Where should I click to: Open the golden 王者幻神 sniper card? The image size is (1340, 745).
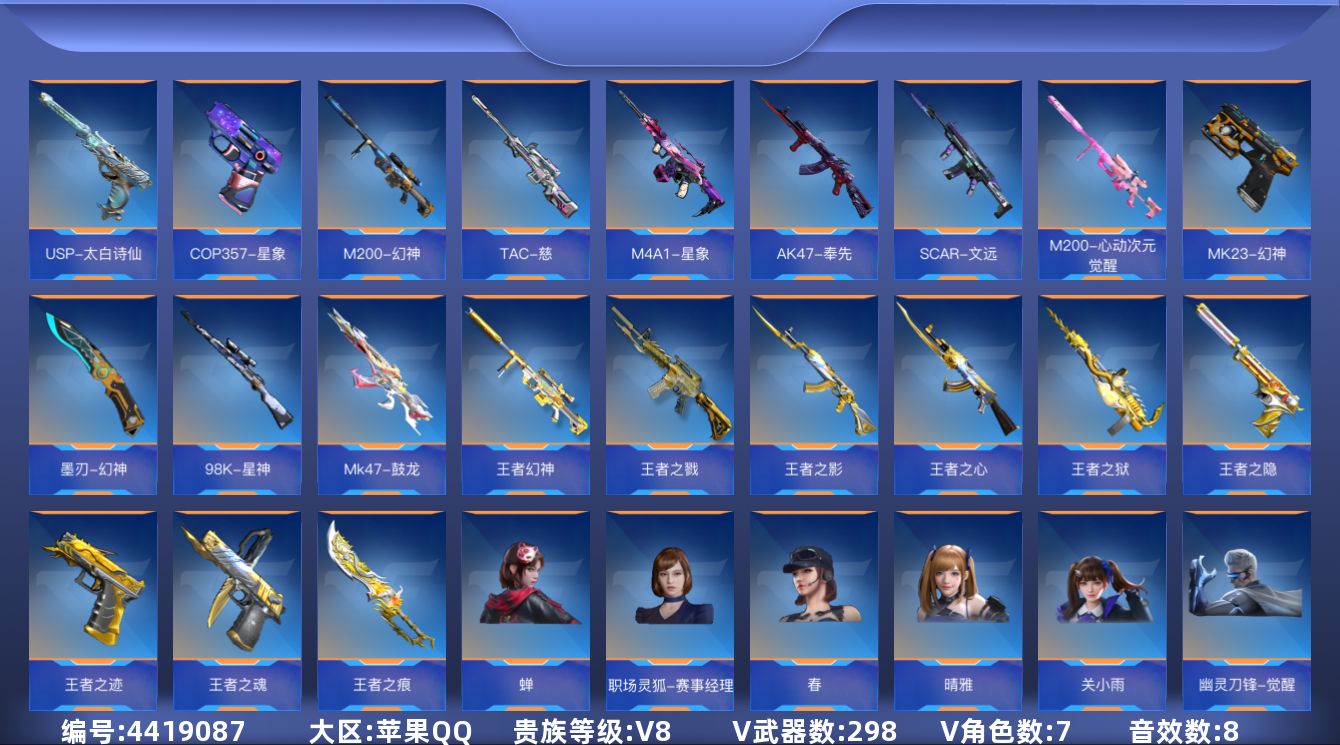525,394
